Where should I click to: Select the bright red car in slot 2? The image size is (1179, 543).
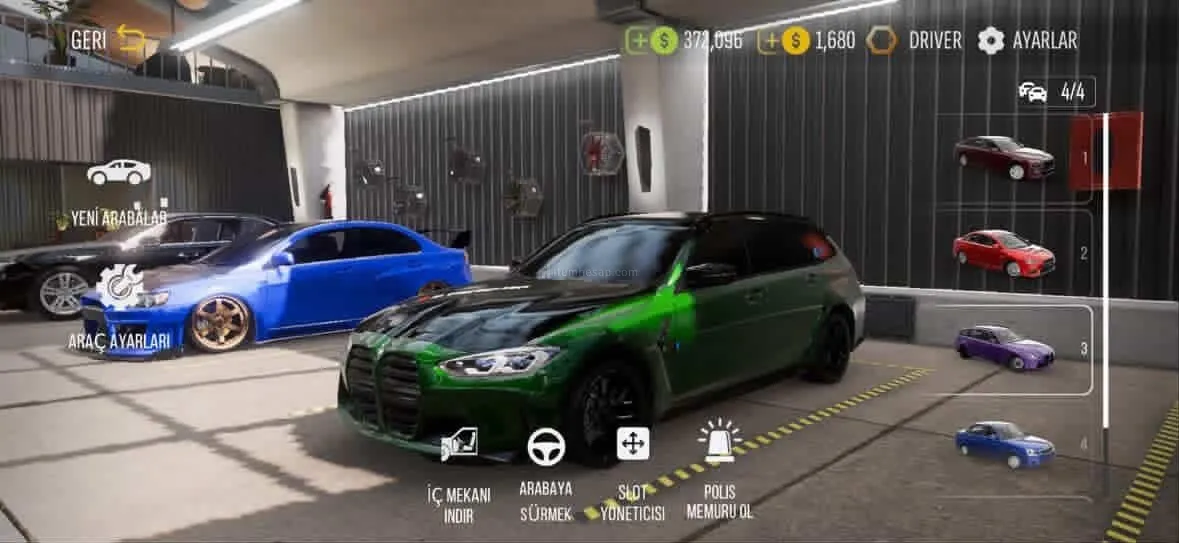click(x=1004, y=252)
